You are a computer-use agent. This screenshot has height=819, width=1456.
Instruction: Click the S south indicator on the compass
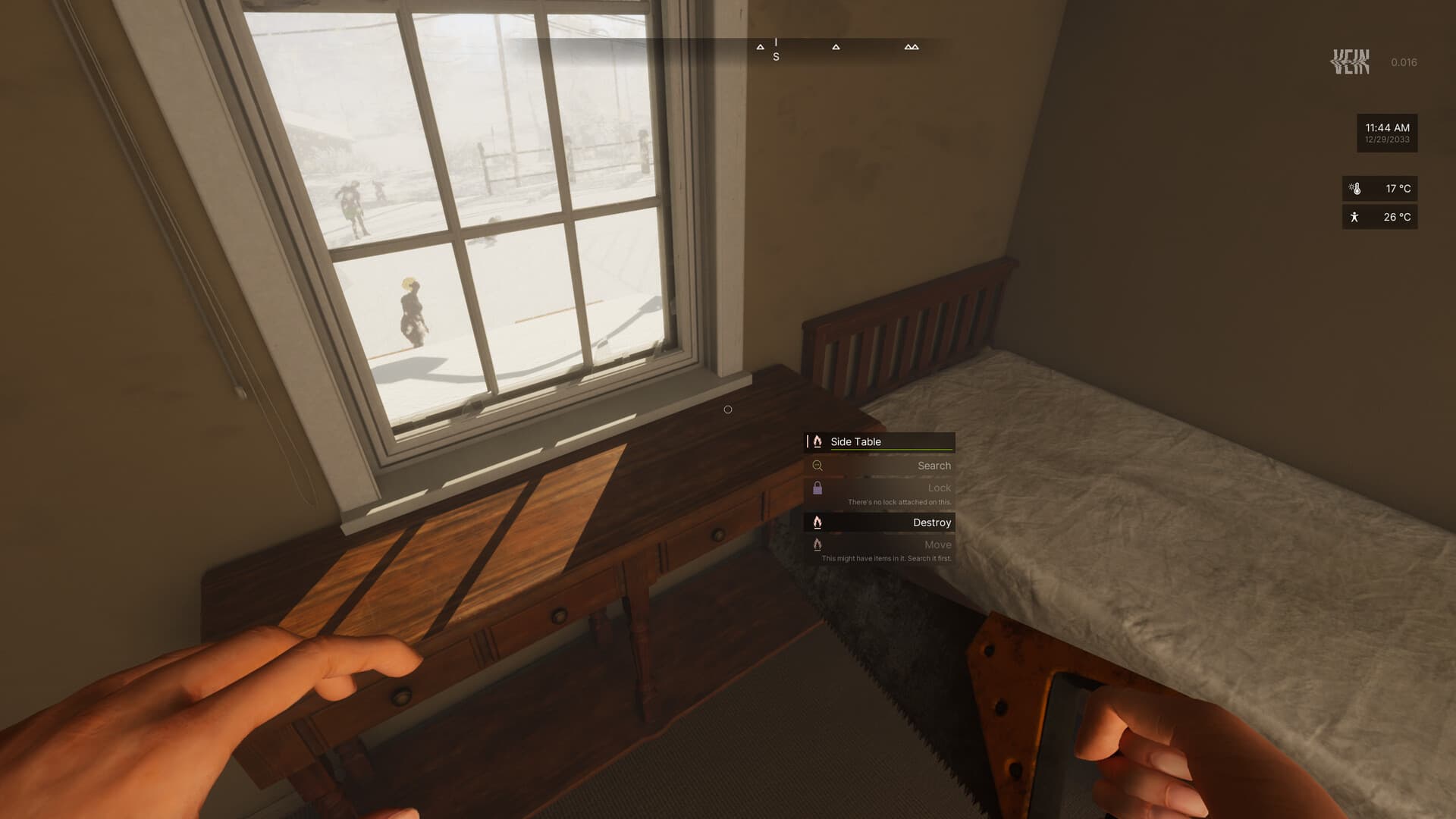(x=775, y=56)
